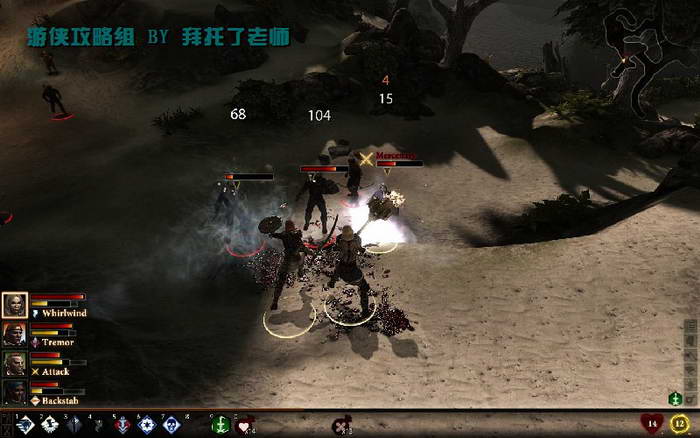Select the portrait of the companion using Attack
The width and height of the screenshot is (700, 438).
[14, 363]
